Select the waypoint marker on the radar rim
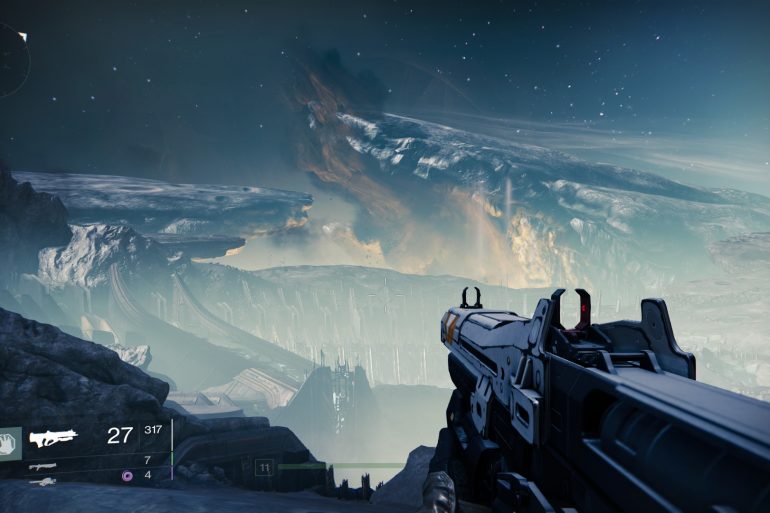This screenshot has height=513, width=770. point(23,37)
